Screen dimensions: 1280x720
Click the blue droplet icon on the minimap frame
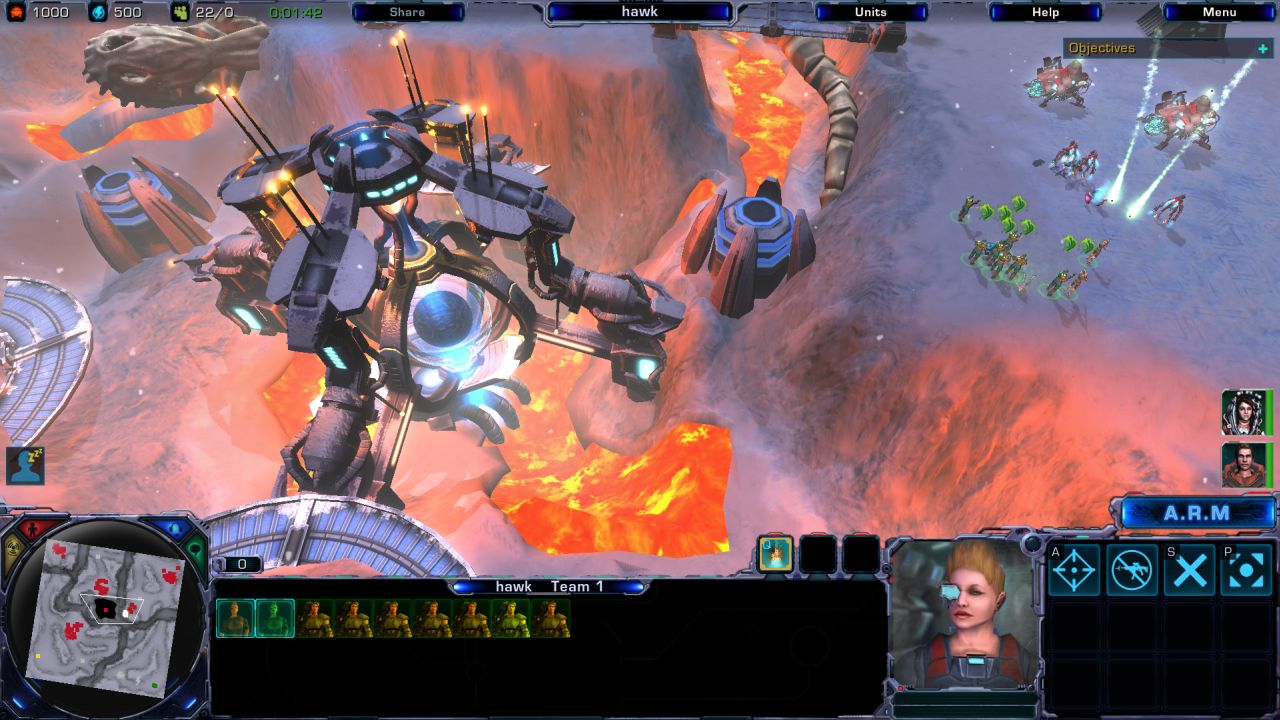coord(177,526)
